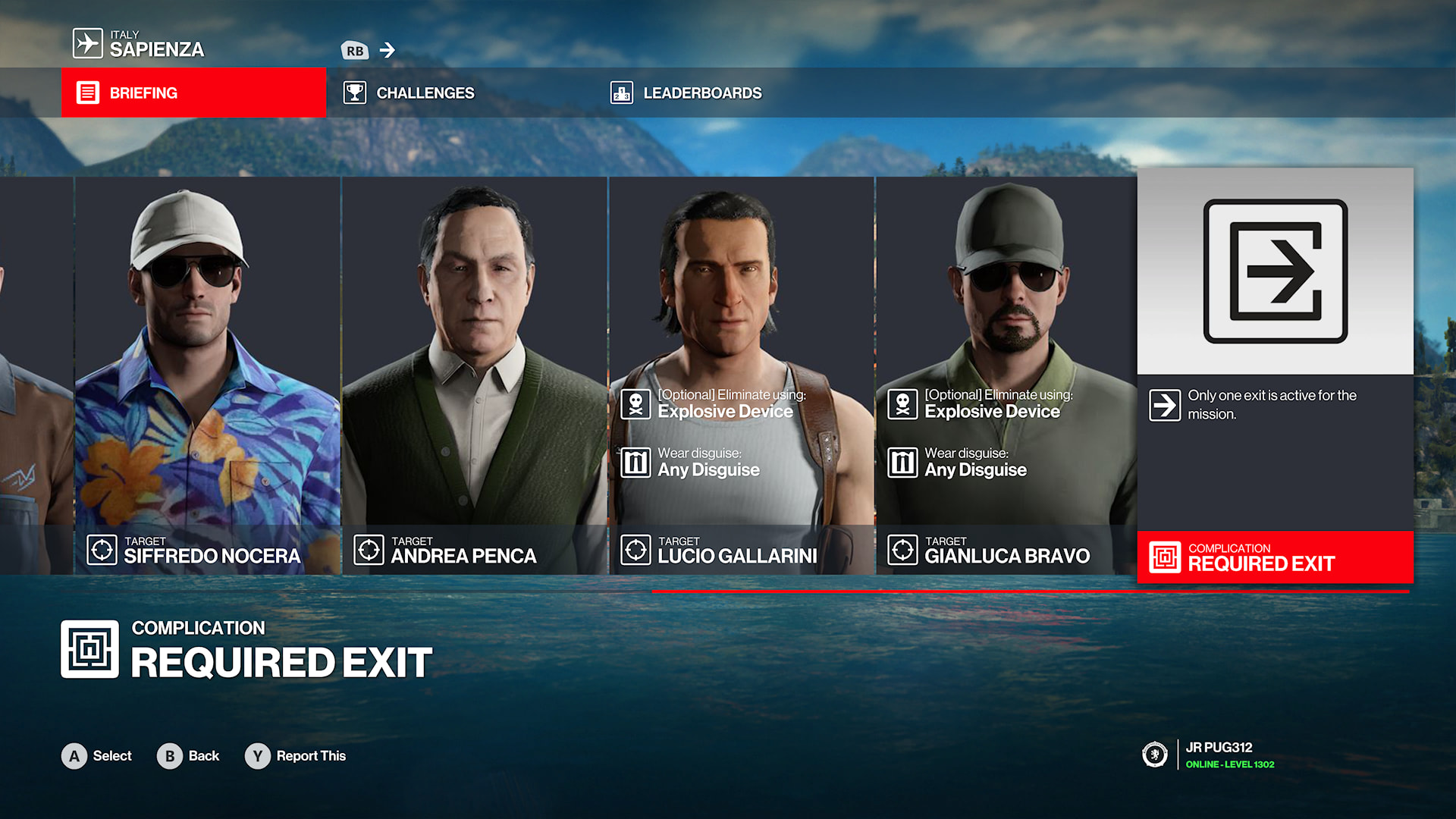Select the Required Exit complication card
This screenshot has height=819, width=1456.
pyautogui.click(x=1275, y=375)
